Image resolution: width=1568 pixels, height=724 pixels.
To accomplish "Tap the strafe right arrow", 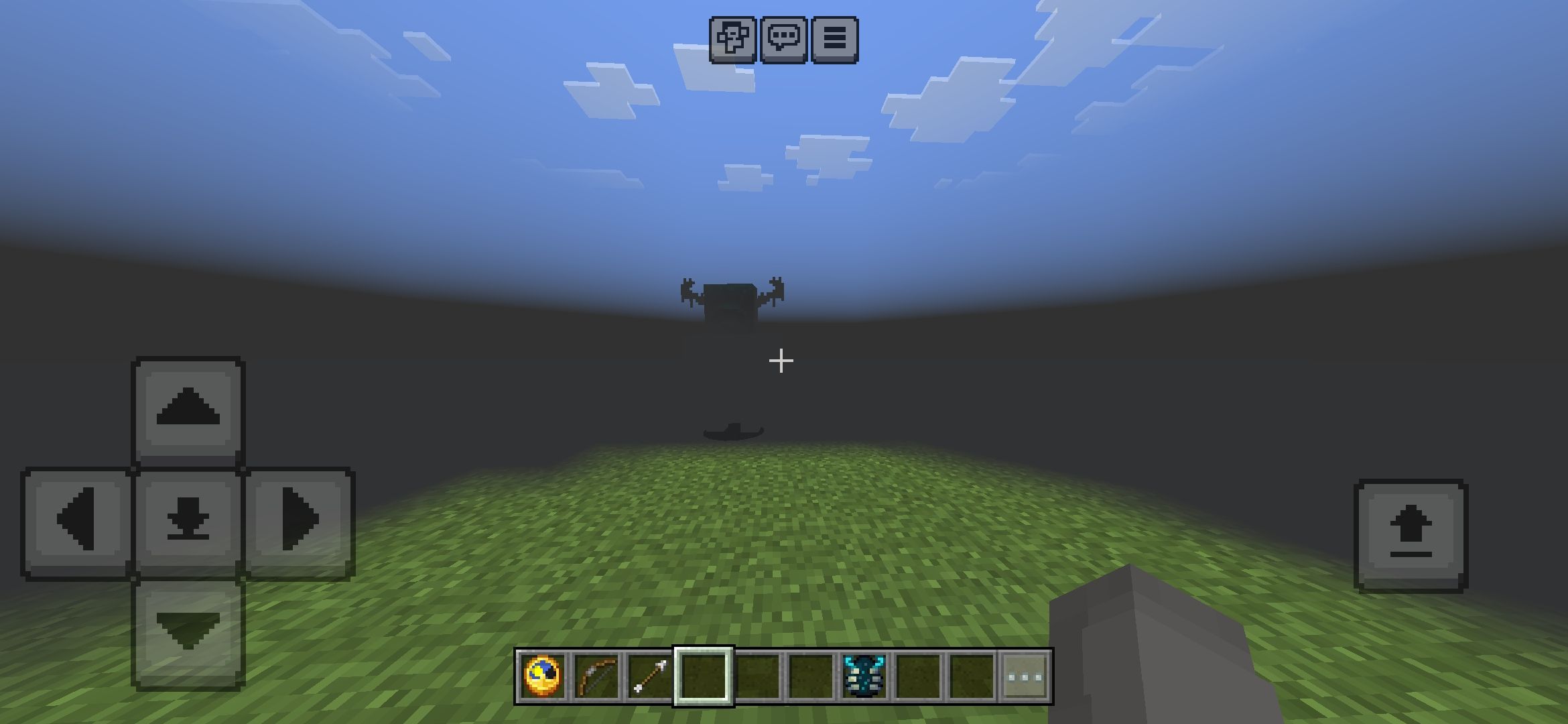I will click(x=300, y=521).
